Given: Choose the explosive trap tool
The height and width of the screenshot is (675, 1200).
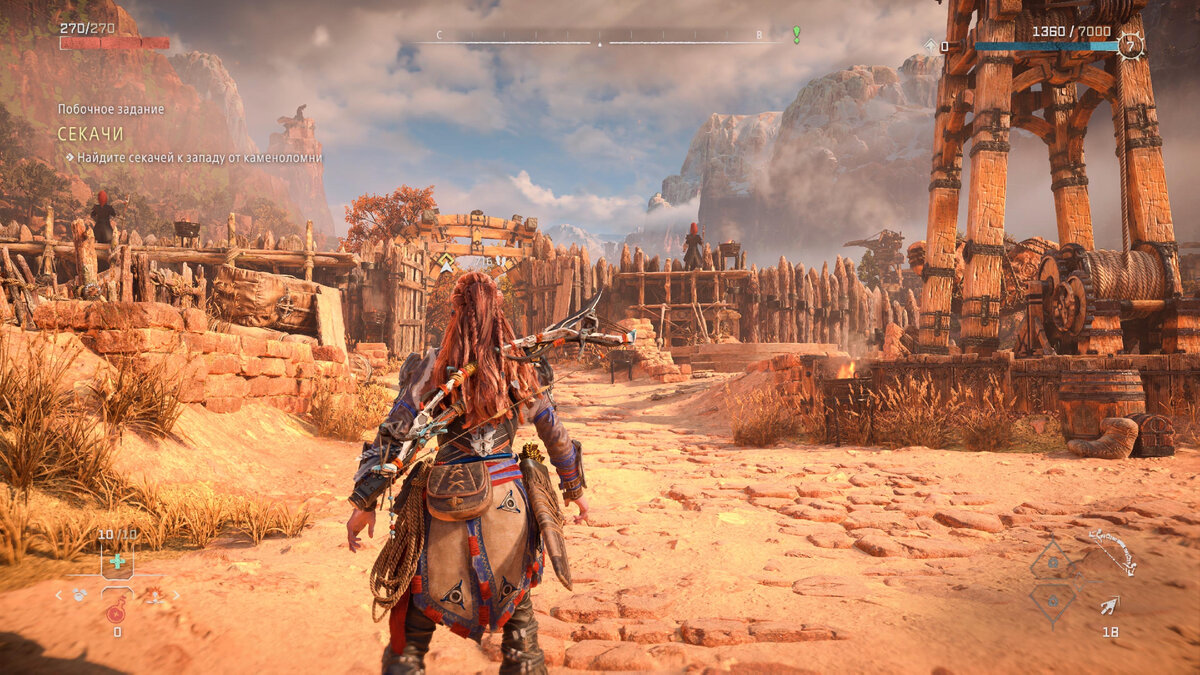Looking at the screenshot, I should point(154,595).
